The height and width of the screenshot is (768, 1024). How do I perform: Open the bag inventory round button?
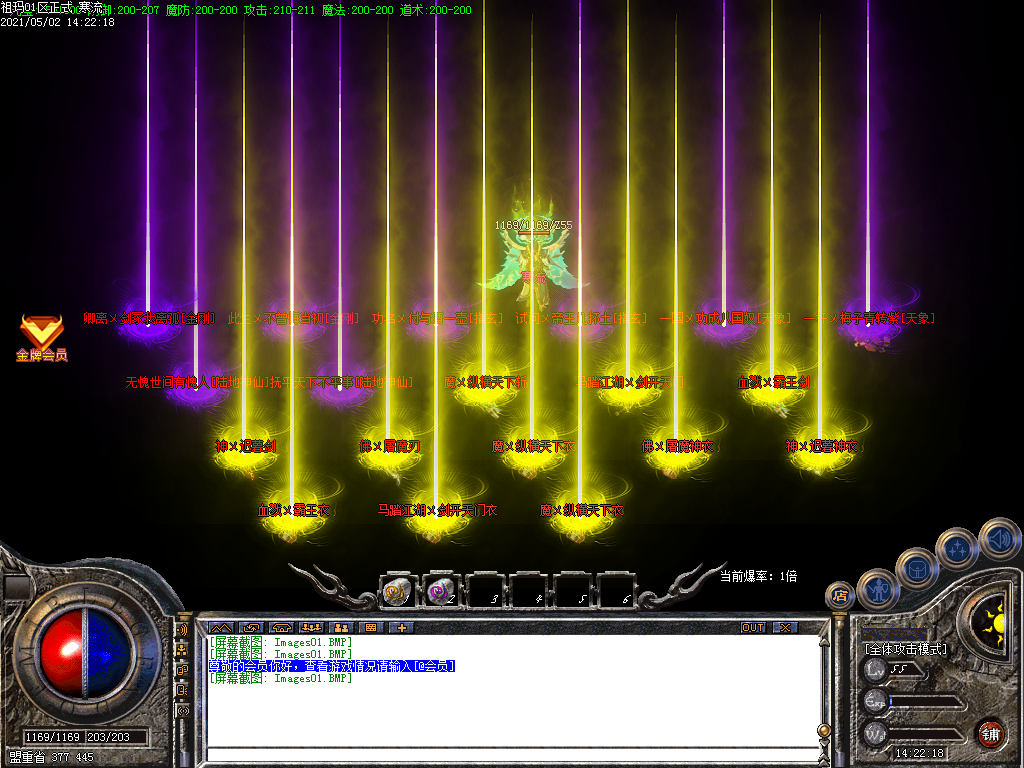(916, 568)
